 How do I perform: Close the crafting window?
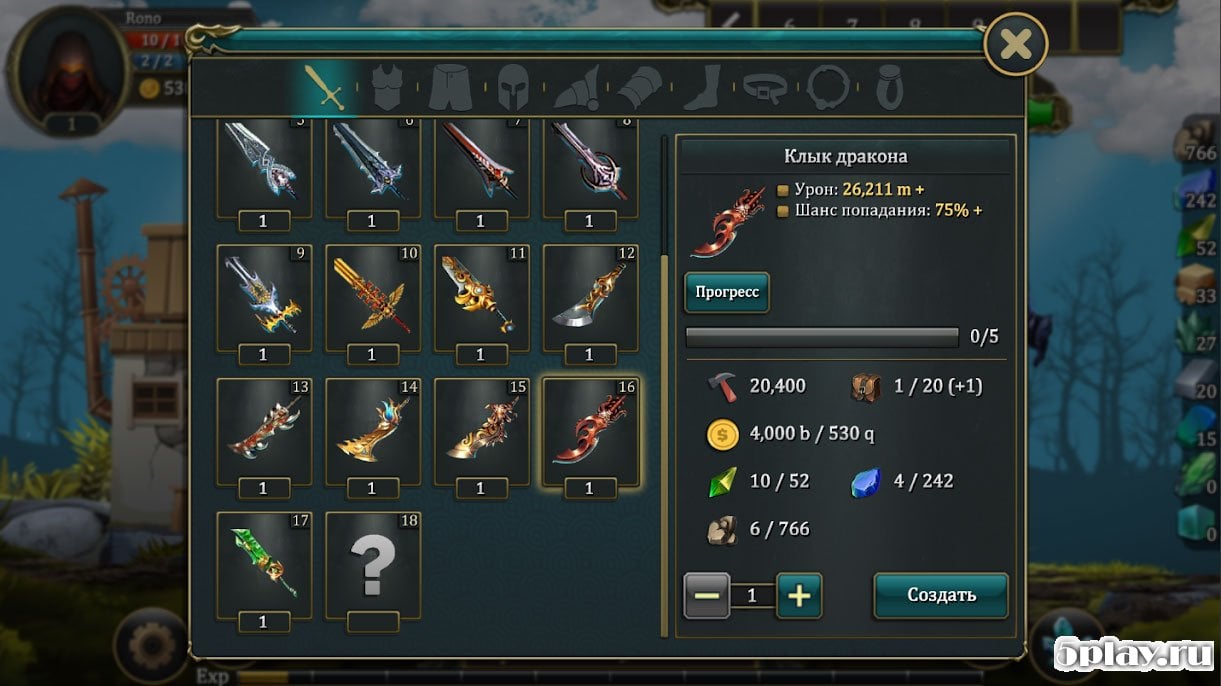point(1015,45)
